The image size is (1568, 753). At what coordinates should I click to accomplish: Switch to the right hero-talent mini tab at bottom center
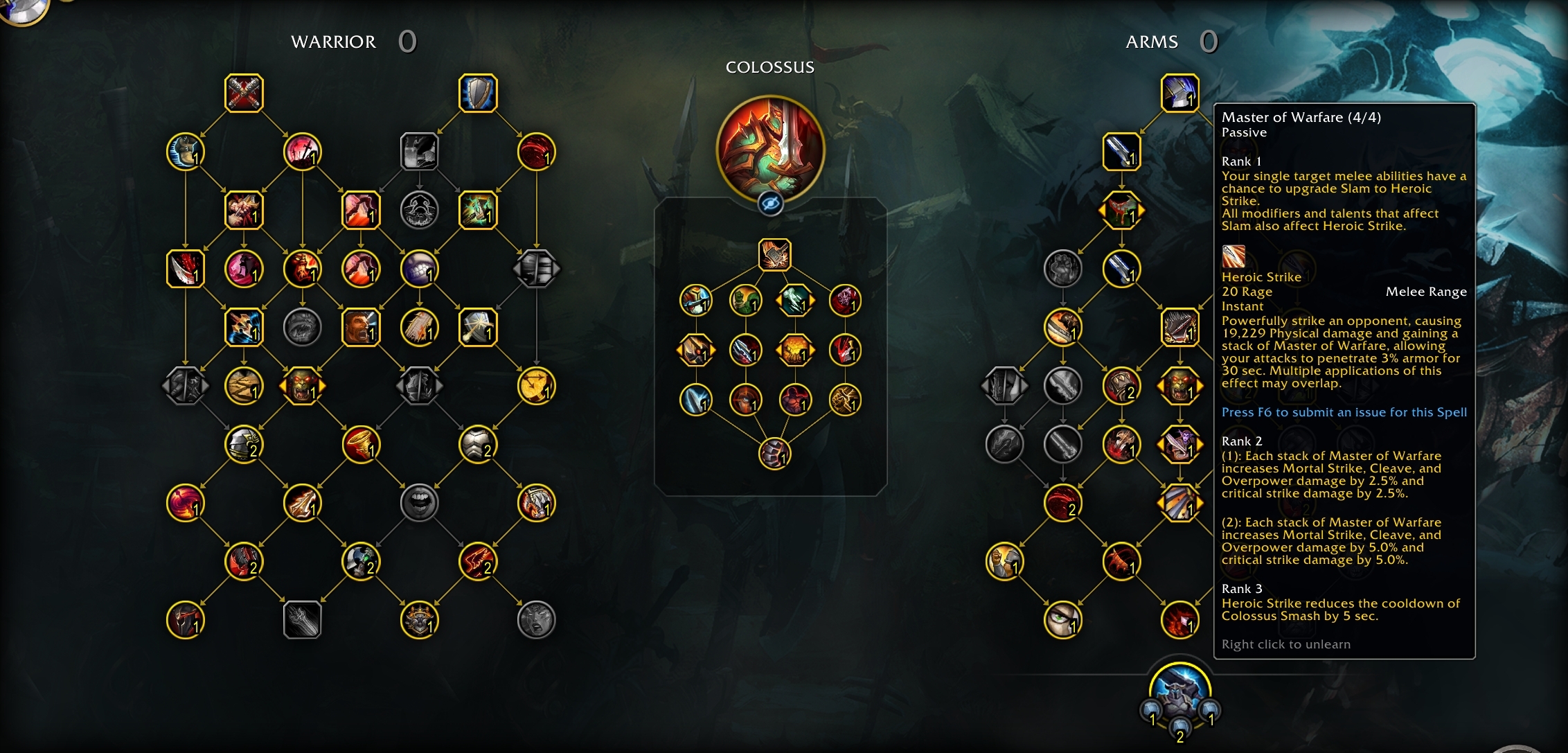tap(1209, 710)
